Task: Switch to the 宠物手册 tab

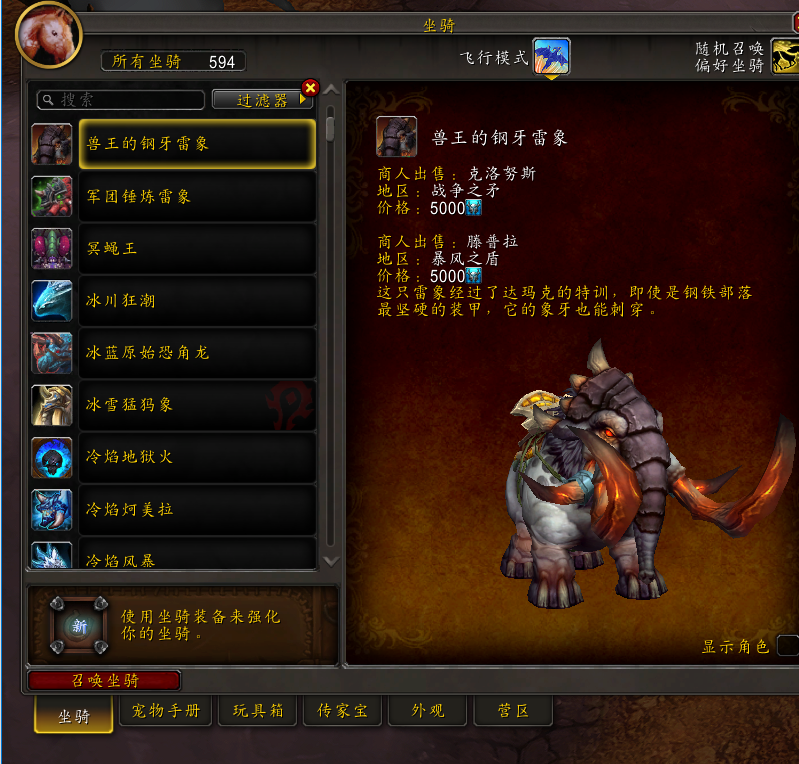Action: (x=166, y=712)
